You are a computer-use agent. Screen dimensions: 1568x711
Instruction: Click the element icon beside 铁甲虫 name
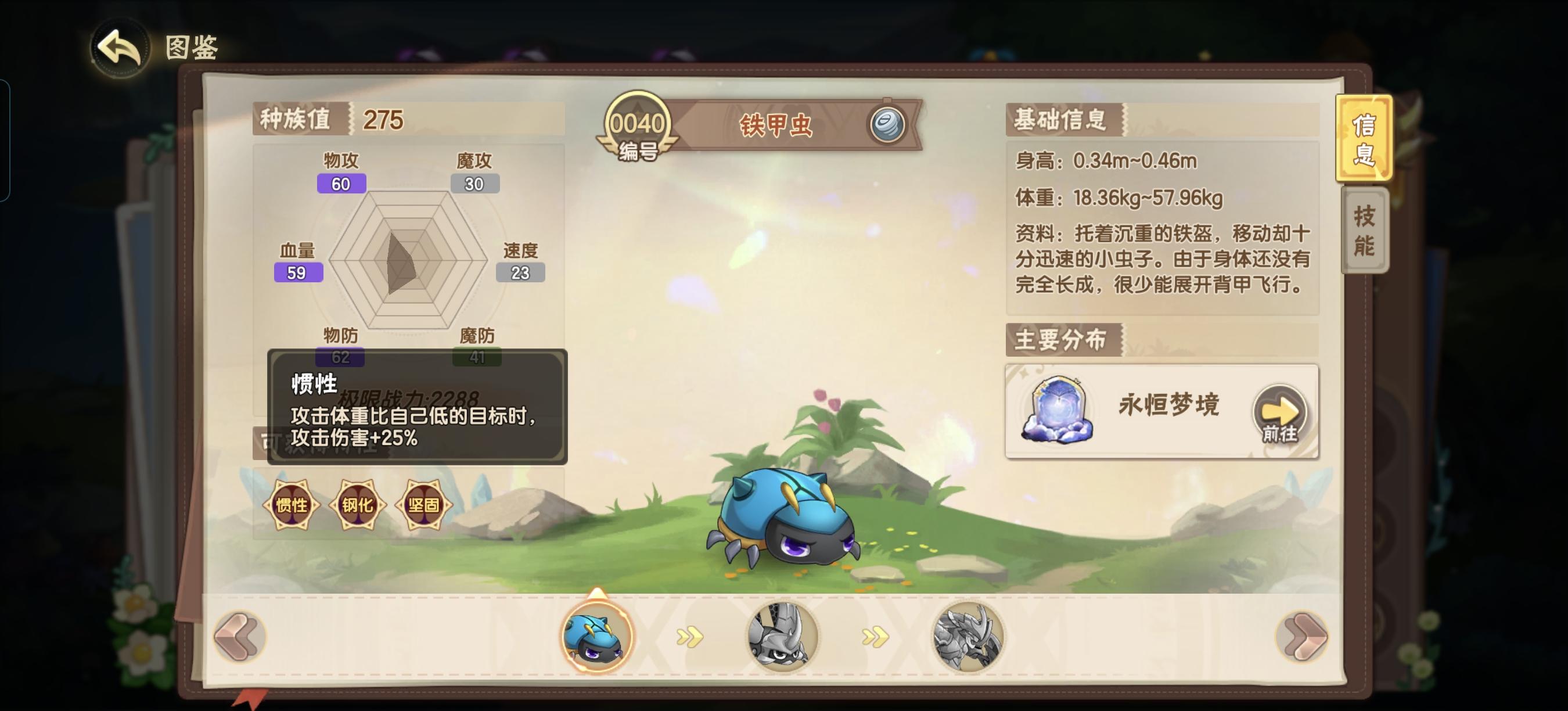pos(888,124)
